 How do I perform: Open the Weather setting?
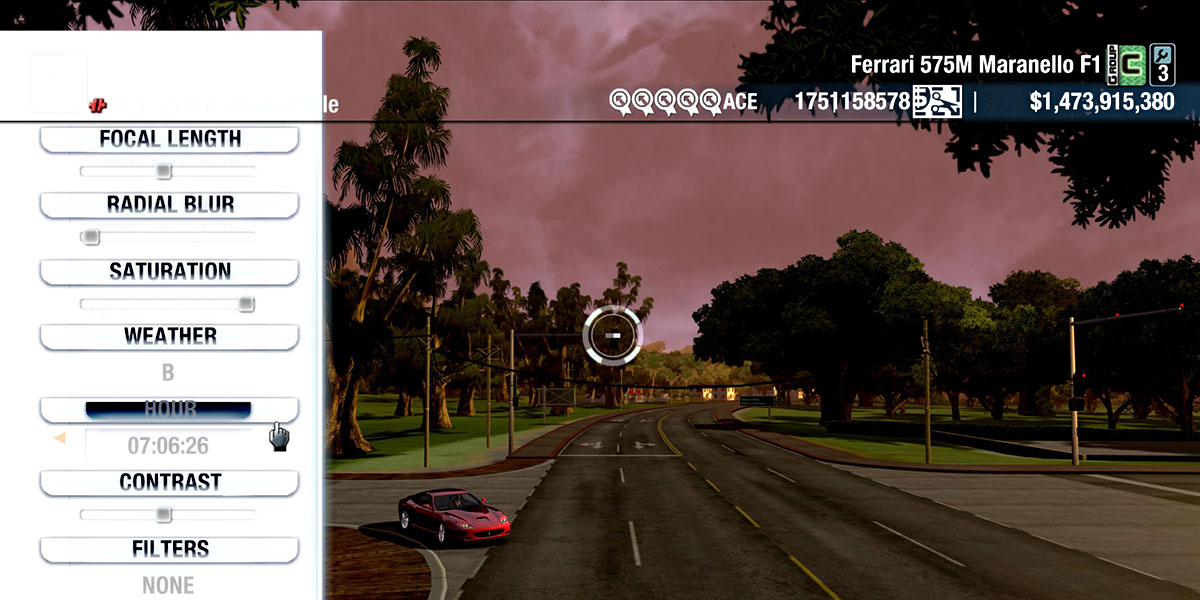pos(170,336)
